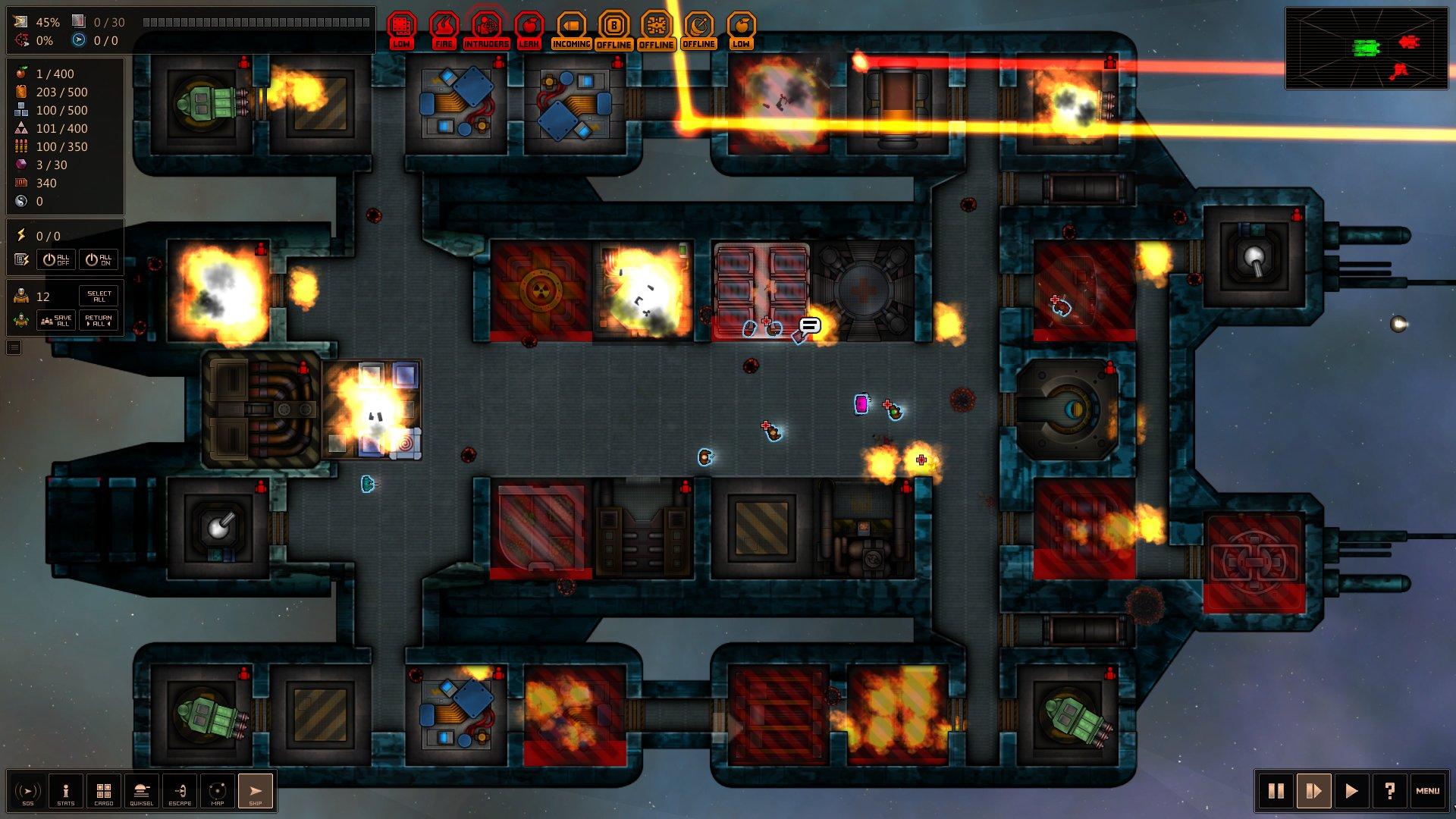
Task: Order Return All for the crew
Action: click(99, 320)
